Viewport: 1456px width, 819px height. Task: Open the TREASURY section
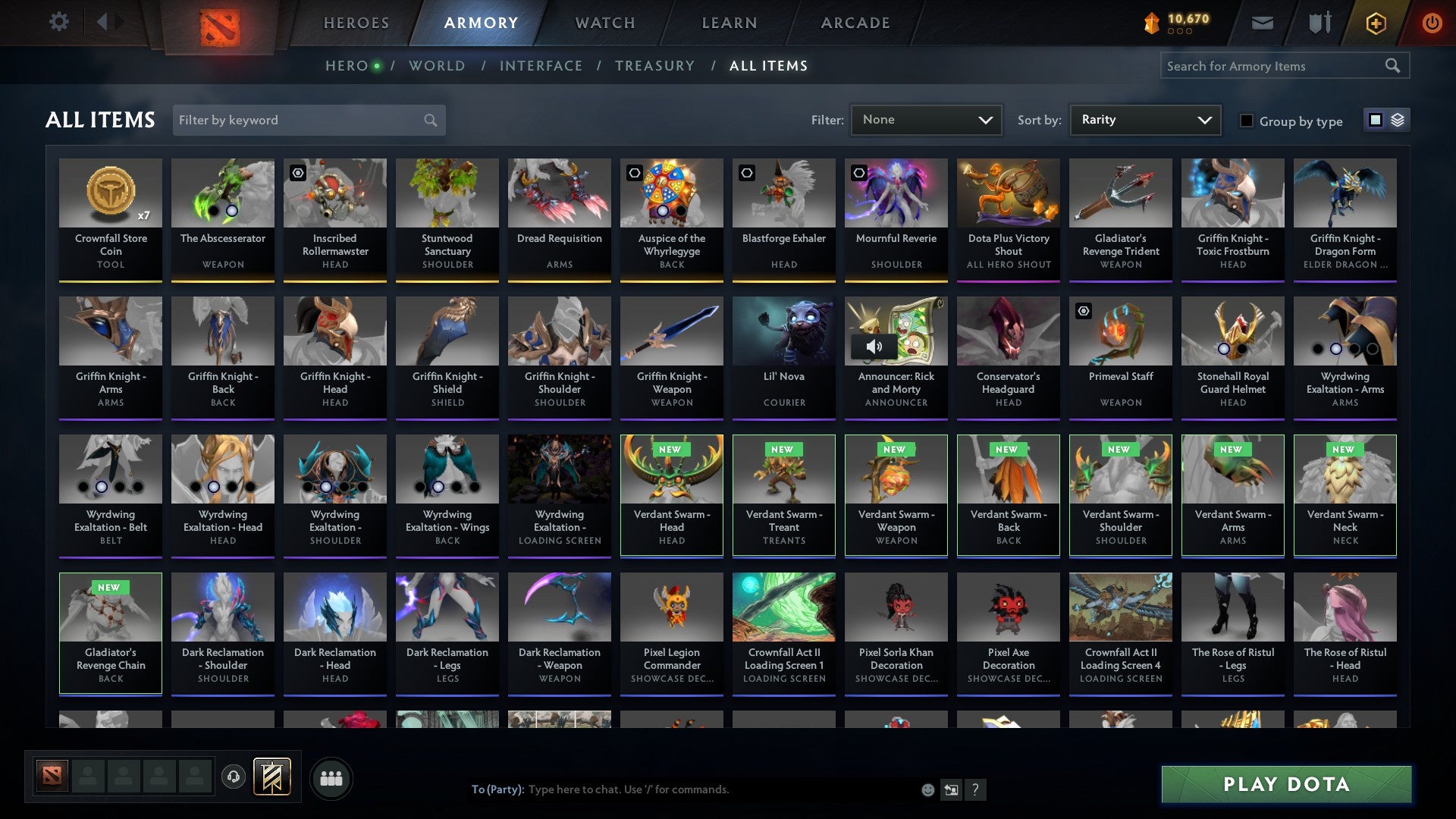655,65
